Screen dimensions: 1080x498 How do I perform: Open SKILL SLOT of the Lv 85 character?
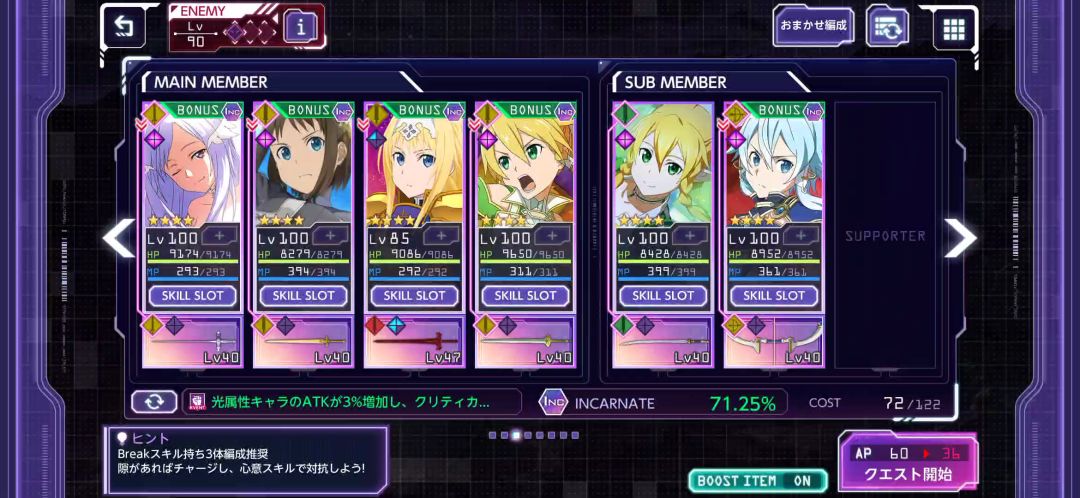[414, 296]
